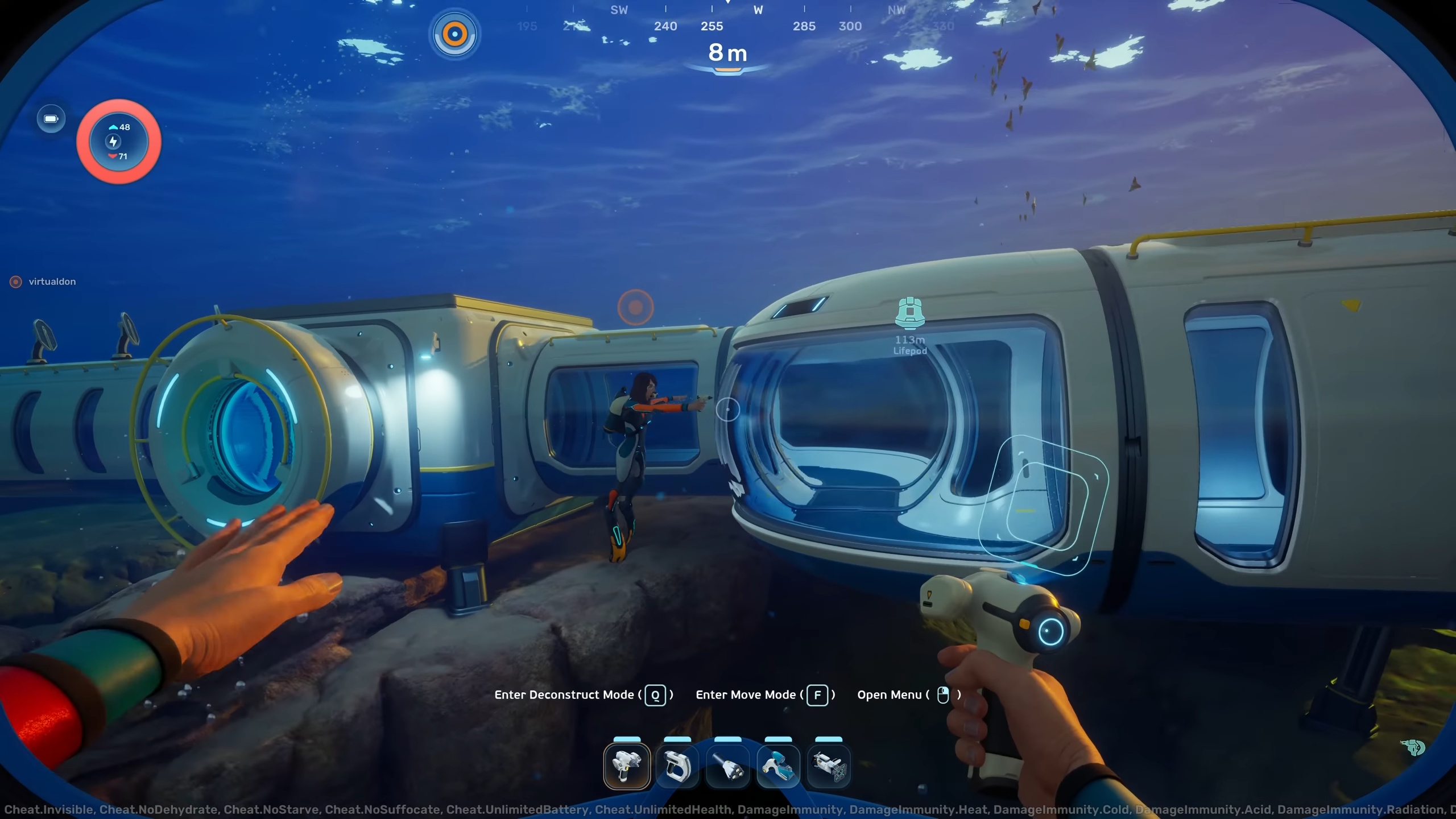1456x819 pixels.
Task: Click the W heading on the compass bar
Action: click(758, 10)
